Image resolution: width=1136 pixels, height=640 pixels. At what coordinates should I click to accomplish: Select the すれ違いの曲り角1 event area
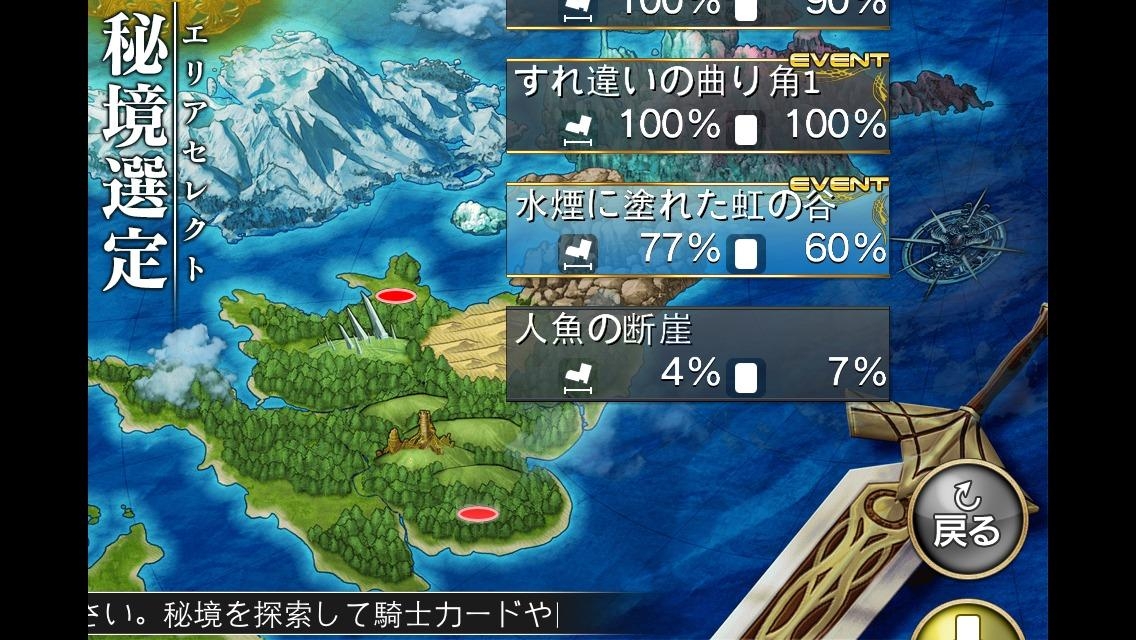[x=697, y=105]
